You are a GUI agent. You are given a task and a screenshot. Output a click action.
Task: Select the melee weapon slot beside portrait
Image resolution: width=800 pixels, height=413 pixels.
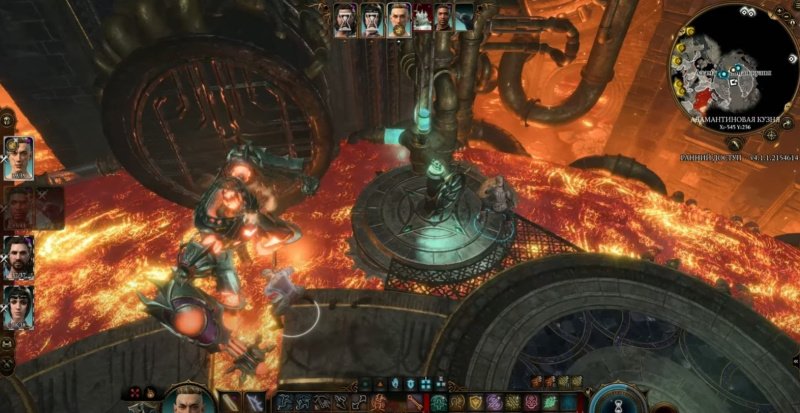(230, 402)
